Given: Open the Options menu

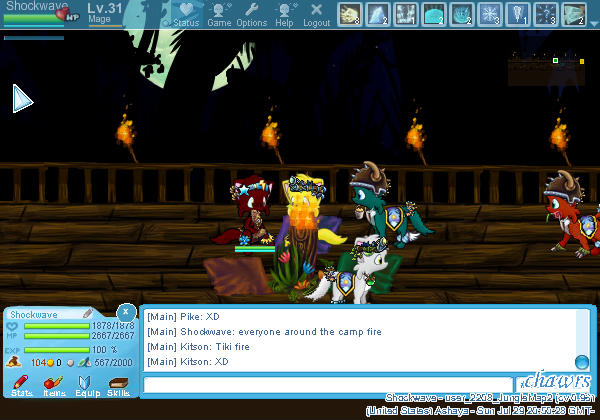Looking at the screenshot, I should (251, 14).
